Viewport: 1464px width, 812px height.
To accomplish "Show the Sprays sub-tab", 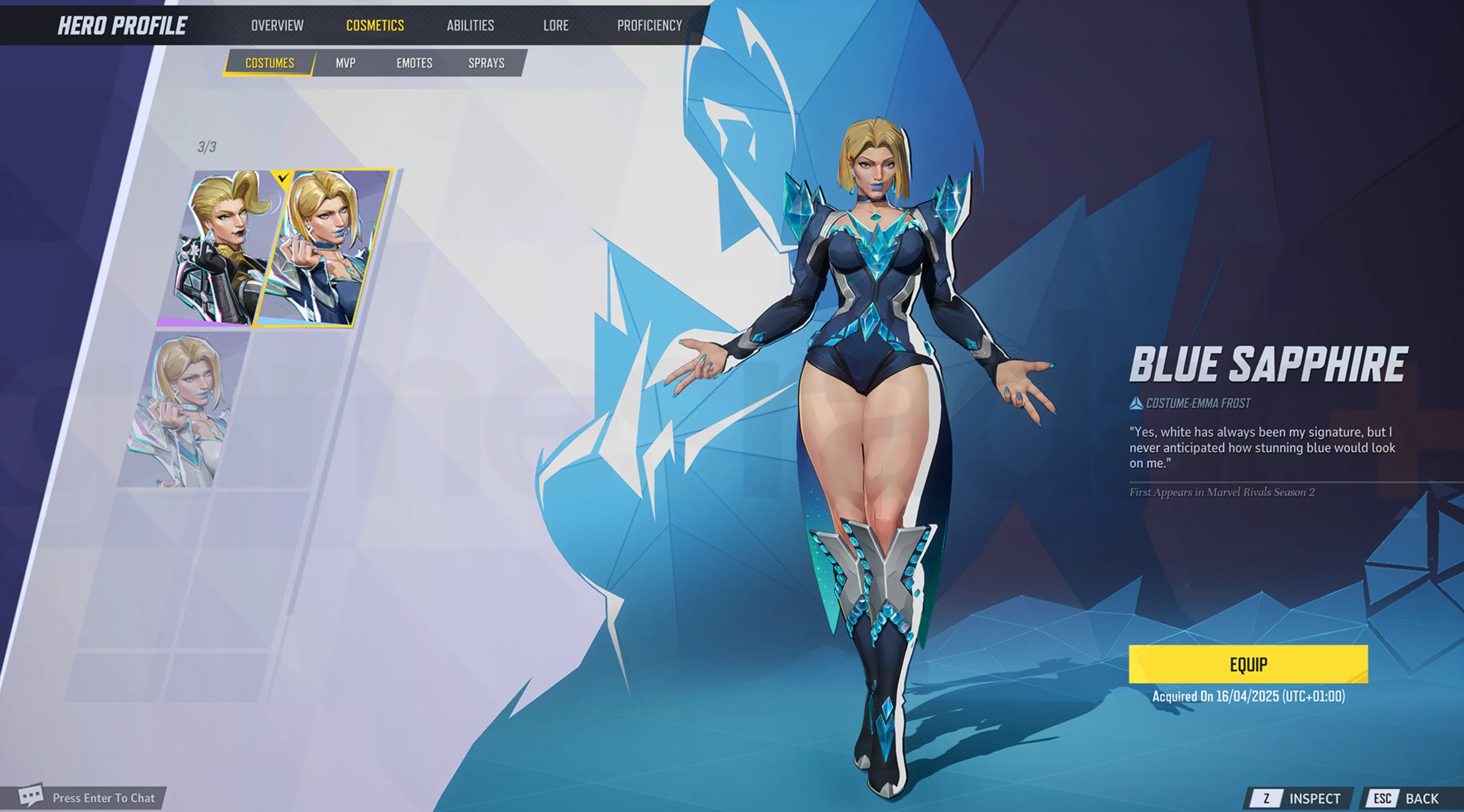I will point(486,63).
